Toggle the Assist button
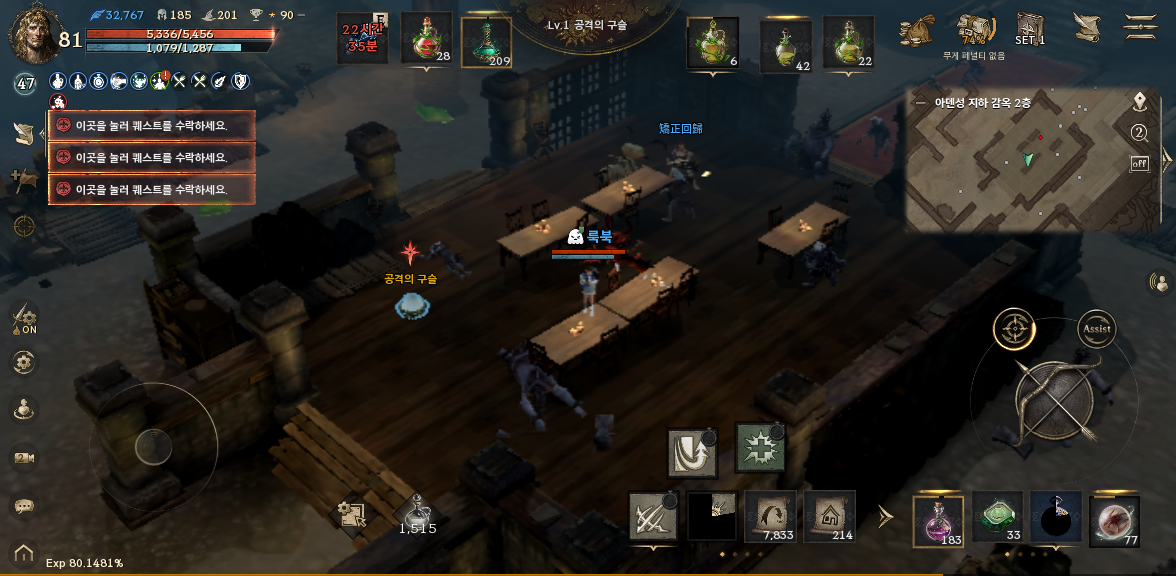The height and width of the screenshot is (576, 1176). [x=1097, y=328]
